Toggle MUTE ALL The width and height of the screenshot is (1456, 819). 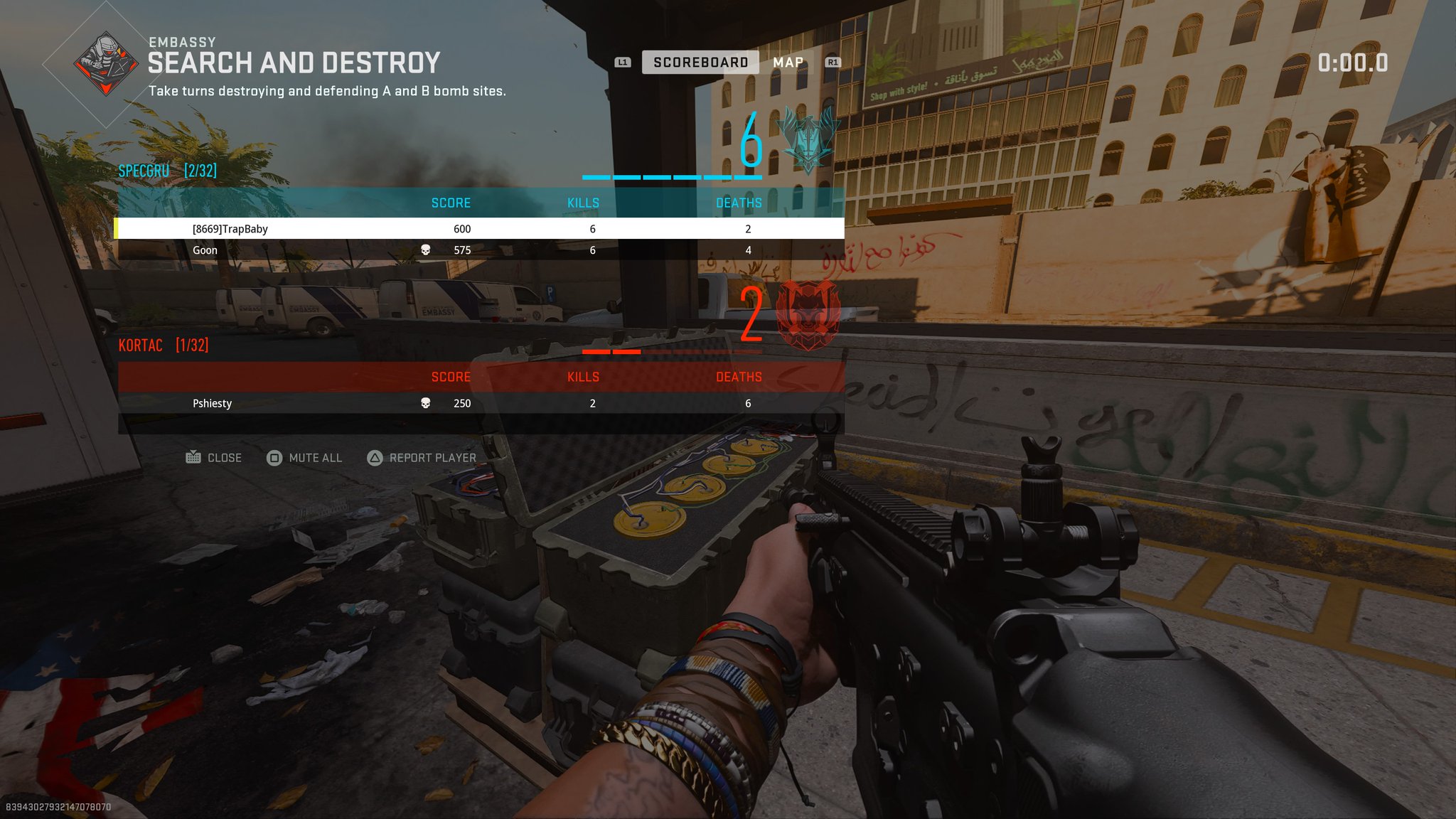[x=316, y=458]
